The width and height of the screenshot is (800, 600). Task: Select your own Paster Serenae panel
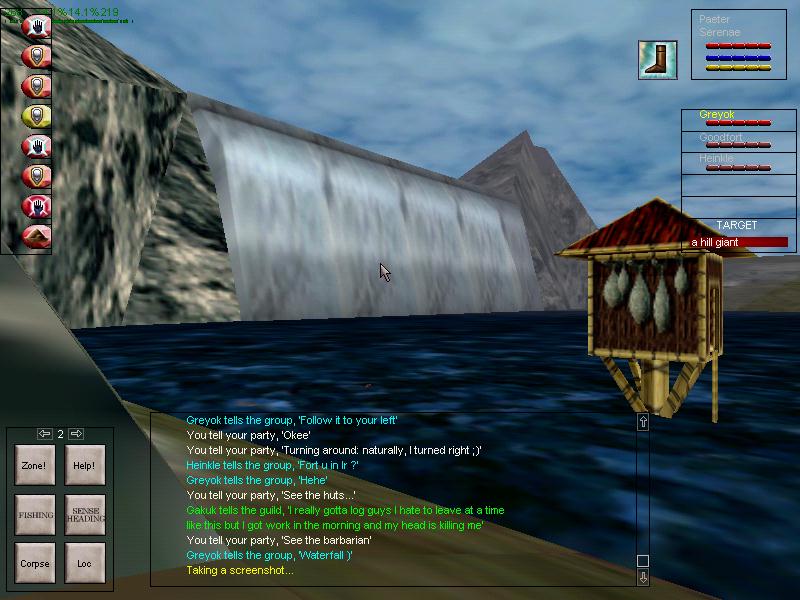click(738, 44)
